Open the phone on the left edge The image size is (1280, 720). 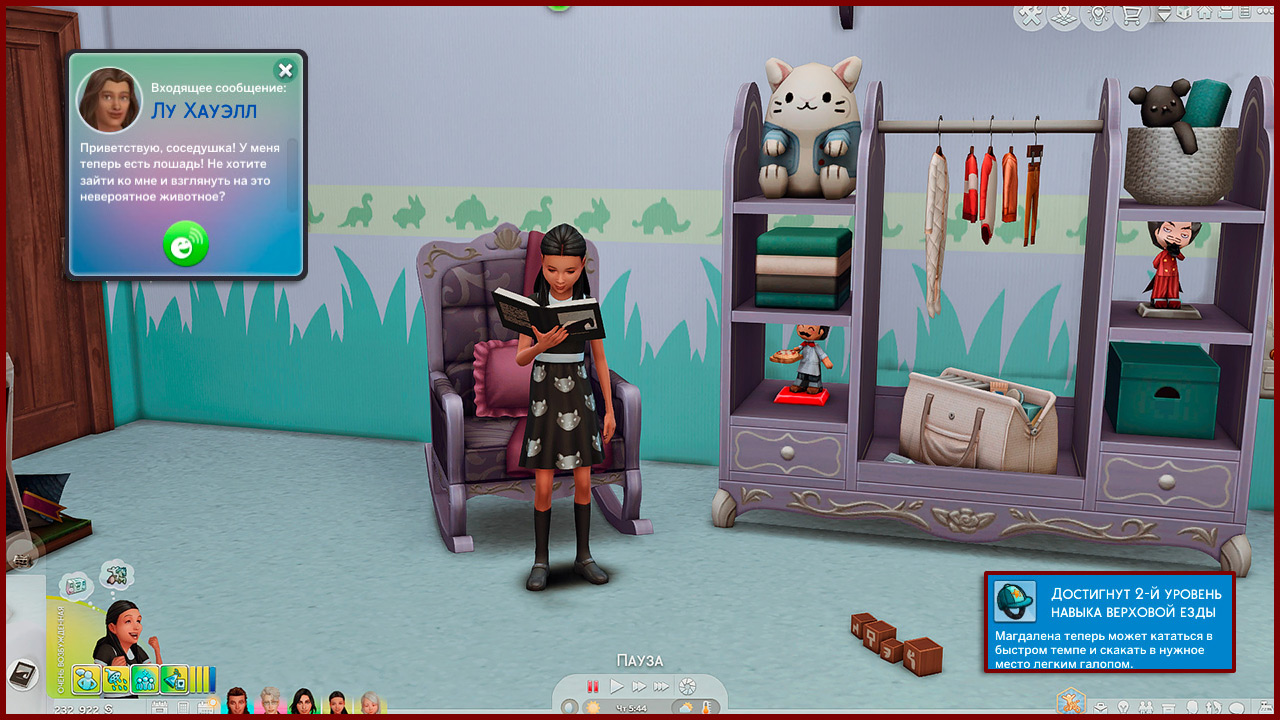point(20,671)
